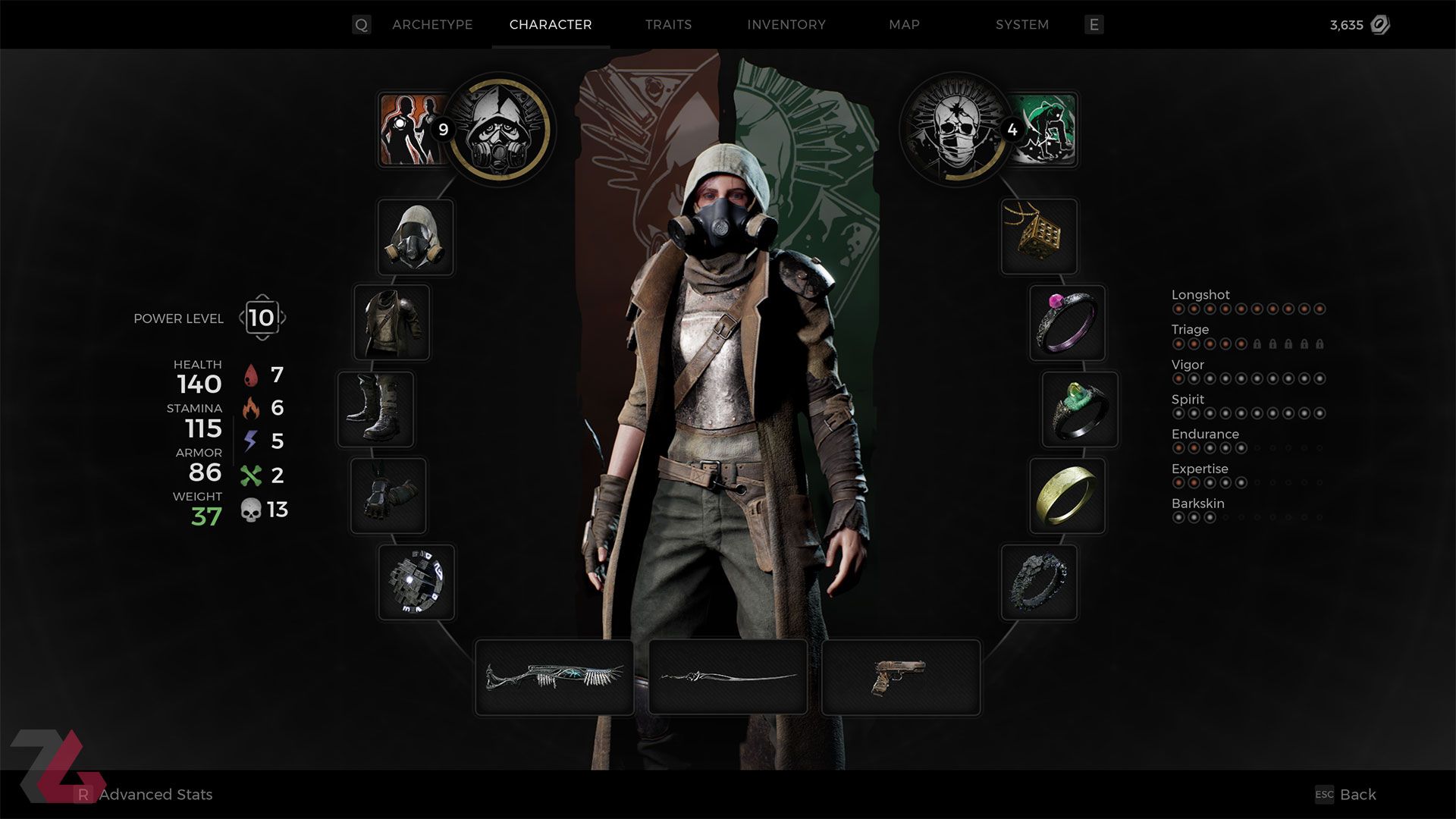Screen dimensions: 1456x819
Task: Open the gold amulet slot
Action: click(x=1039, y=237)
